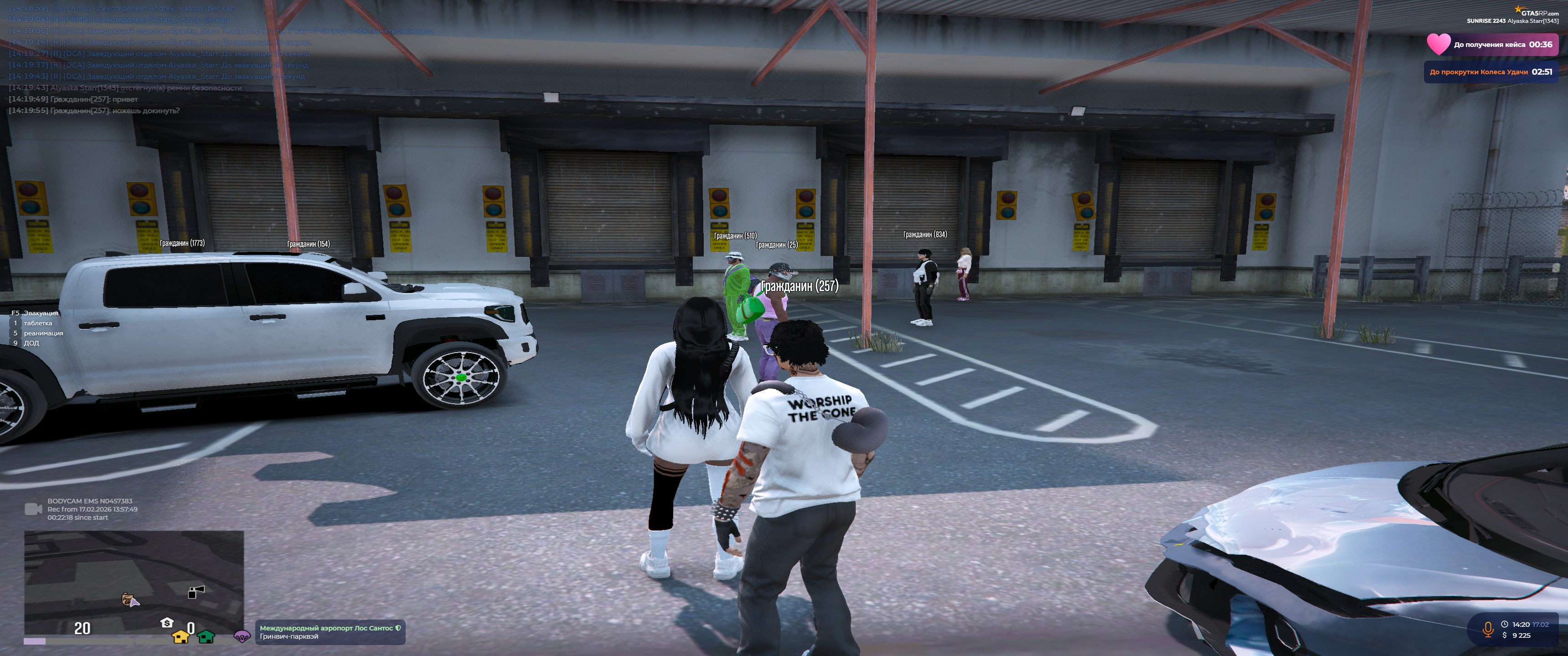This screenshot has width=1568, height=656.
Task: Select the spray can marker on minimap
Action: [196, 591]
